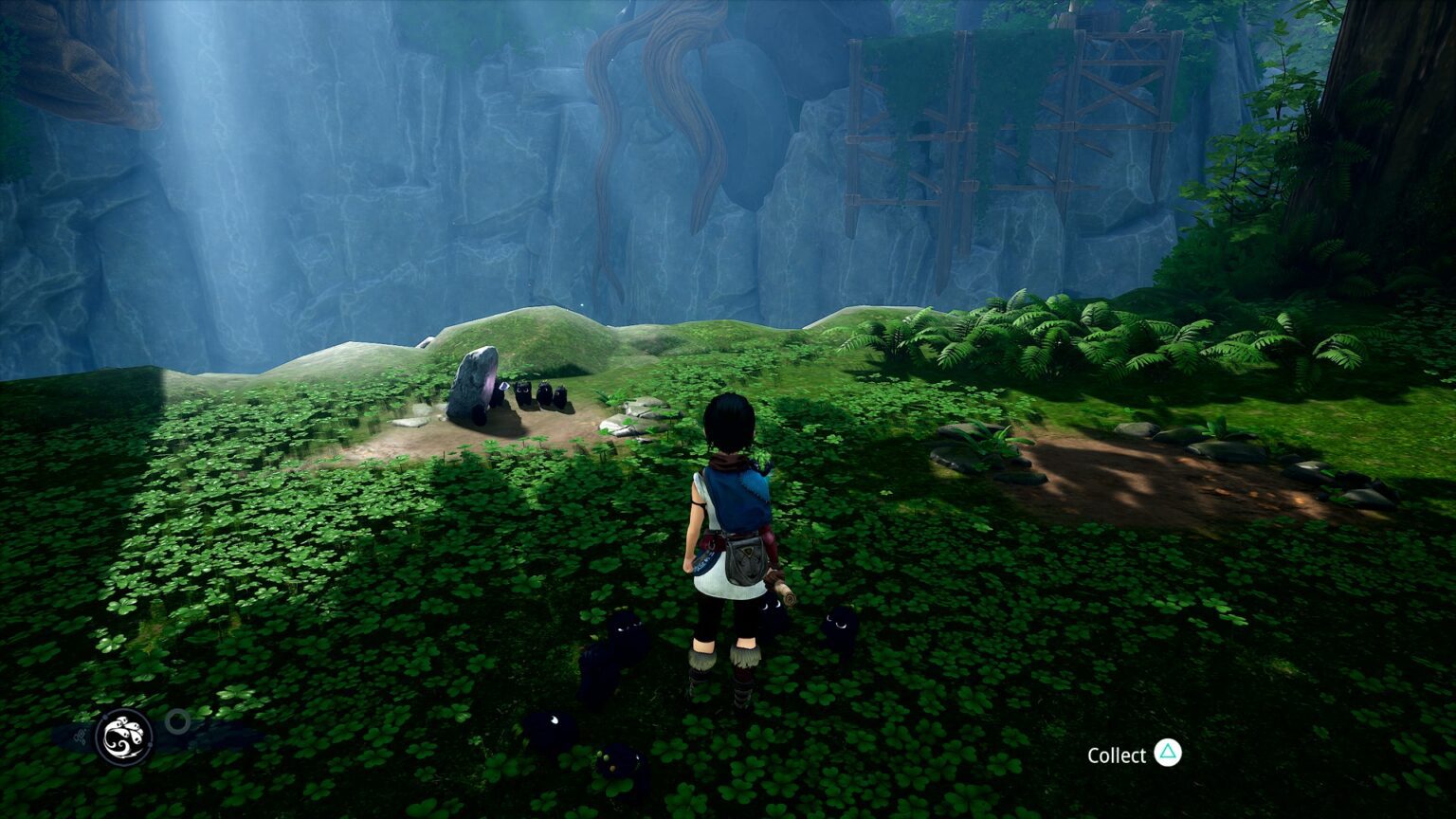This screenshot has width=1456, height=819.
Task: Click the small faded icons beside the Rot counter
Action: point(79,736)
